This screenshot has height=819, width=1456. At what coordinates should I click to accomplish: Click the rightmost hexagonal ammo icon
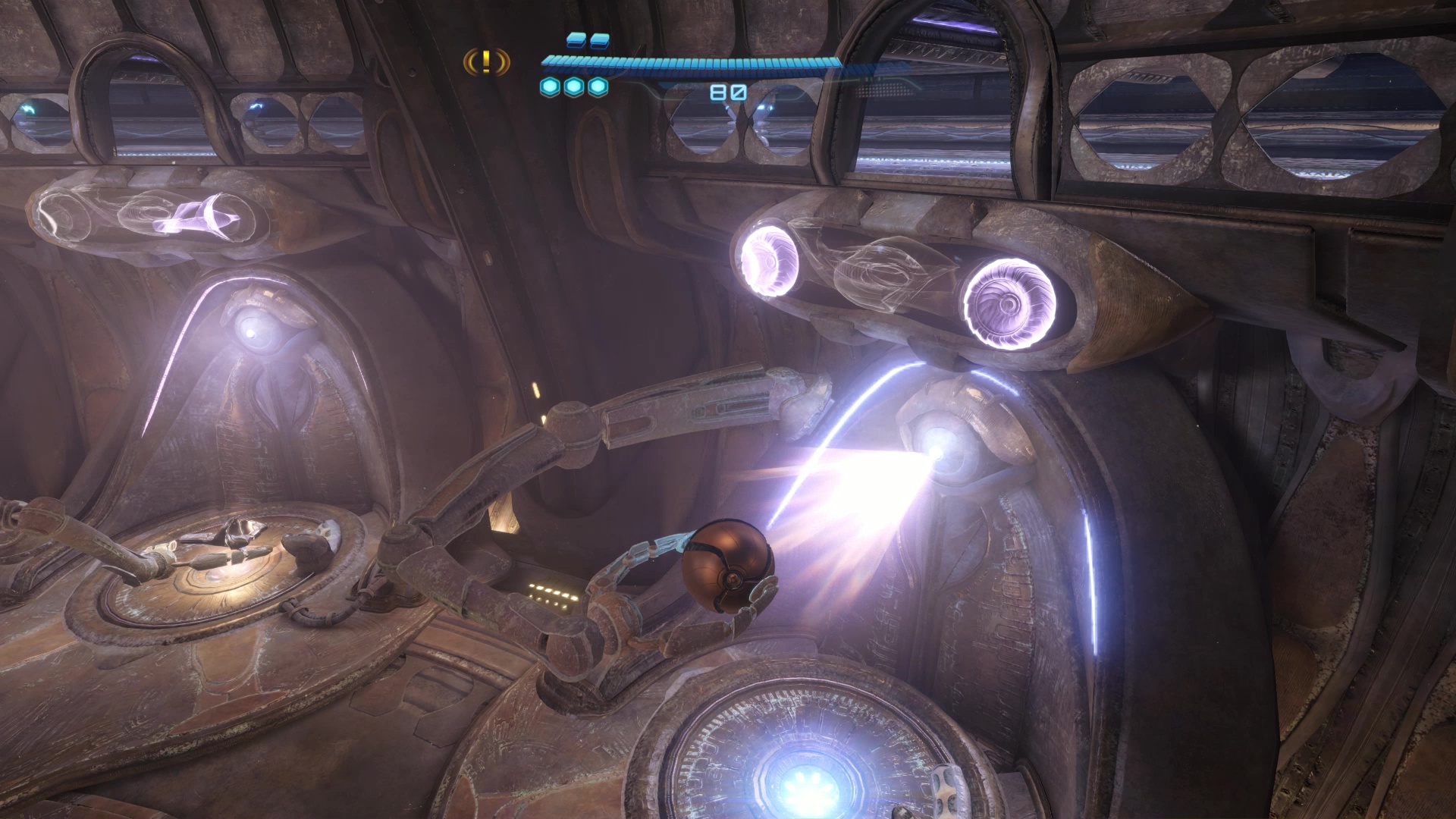(x=599, y=87)
